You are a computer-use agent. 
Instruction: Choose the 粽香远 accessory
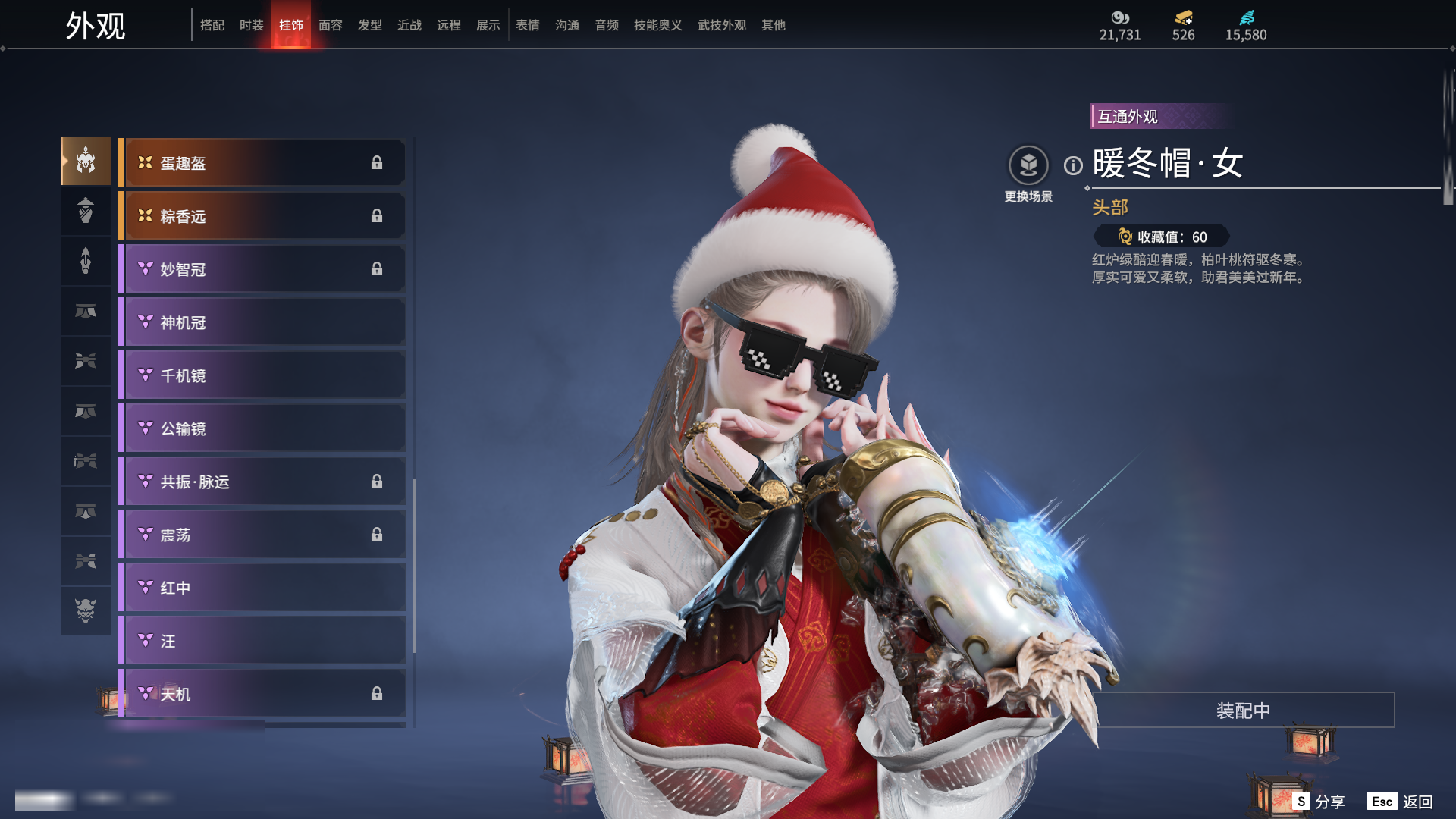coord(262,216)
